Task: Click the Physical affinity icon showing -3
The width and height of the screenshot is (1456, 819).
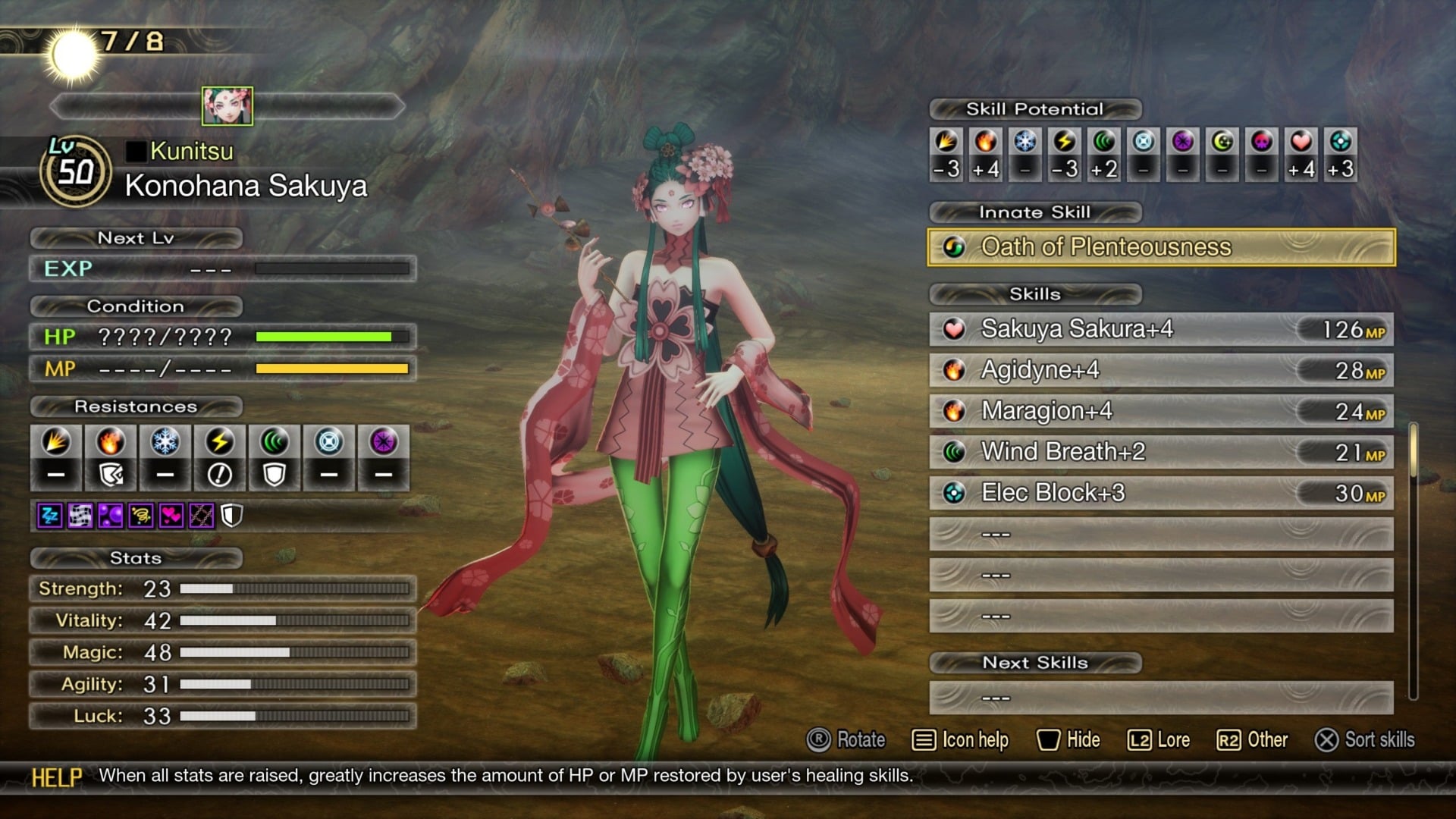Action: (x=946, y=144)
